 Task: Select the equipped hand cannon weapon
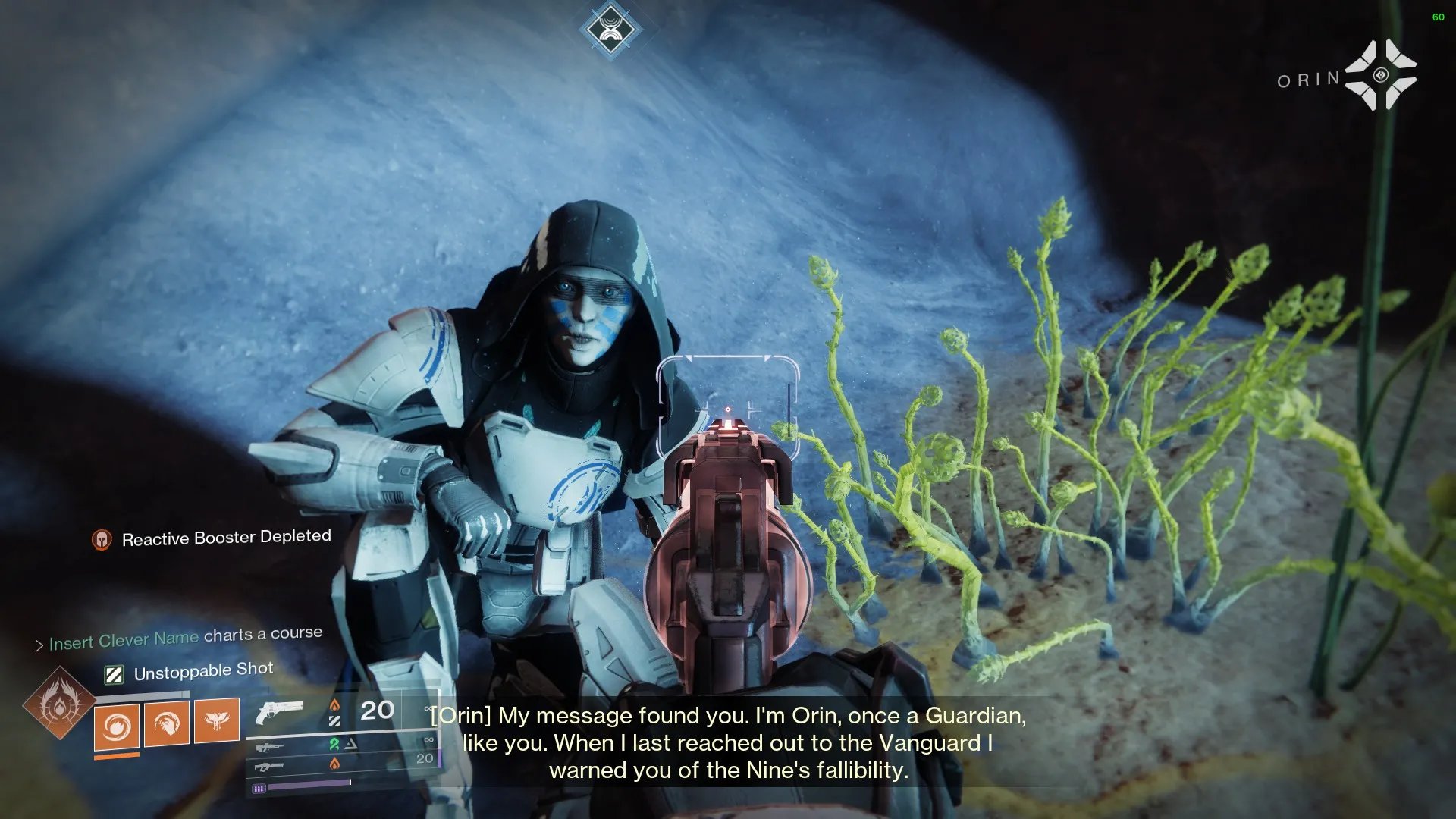[279, 712]
